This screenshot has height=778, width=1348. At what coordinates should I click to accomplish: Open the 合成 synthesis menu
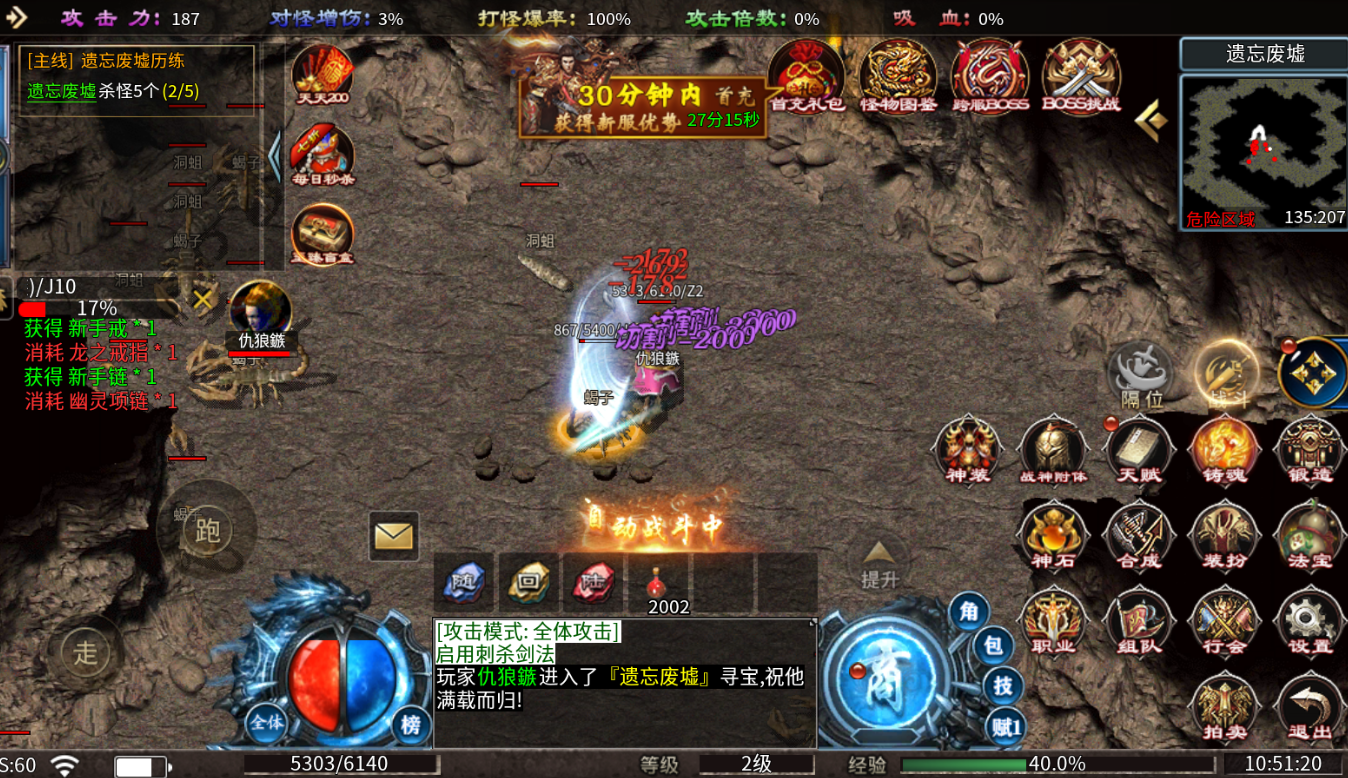1138,535
